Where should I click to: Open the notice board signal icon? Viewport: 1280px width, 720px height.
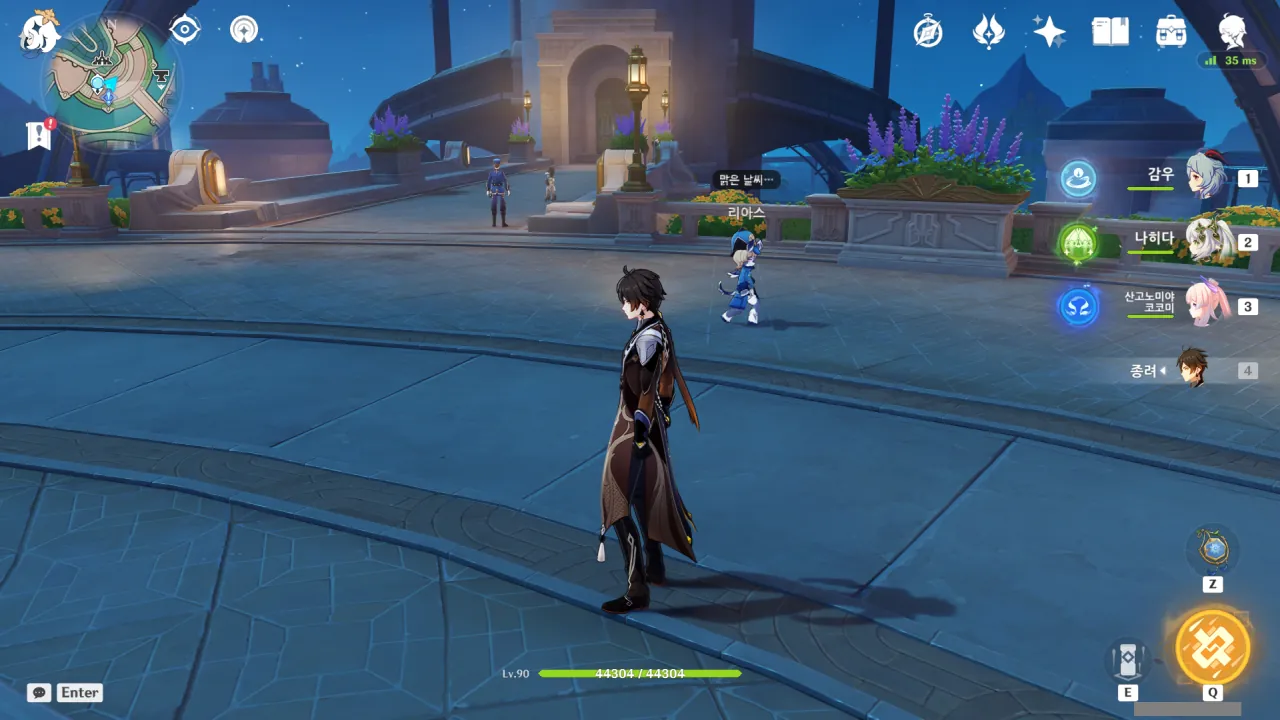(243, 29)
